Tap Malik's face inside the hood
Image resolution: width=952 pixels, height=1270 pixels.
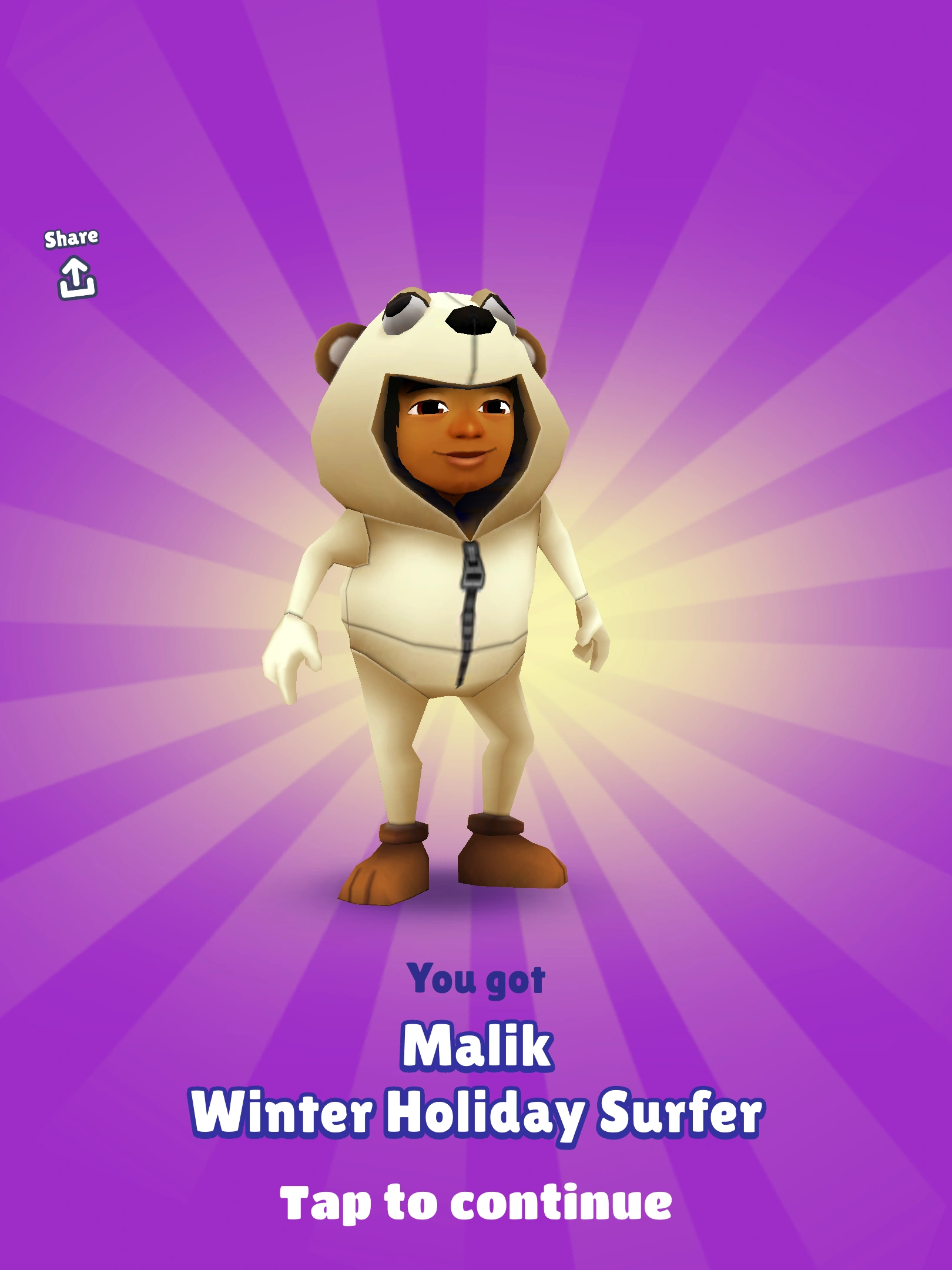pyautogui.click(x=458, y=435)
